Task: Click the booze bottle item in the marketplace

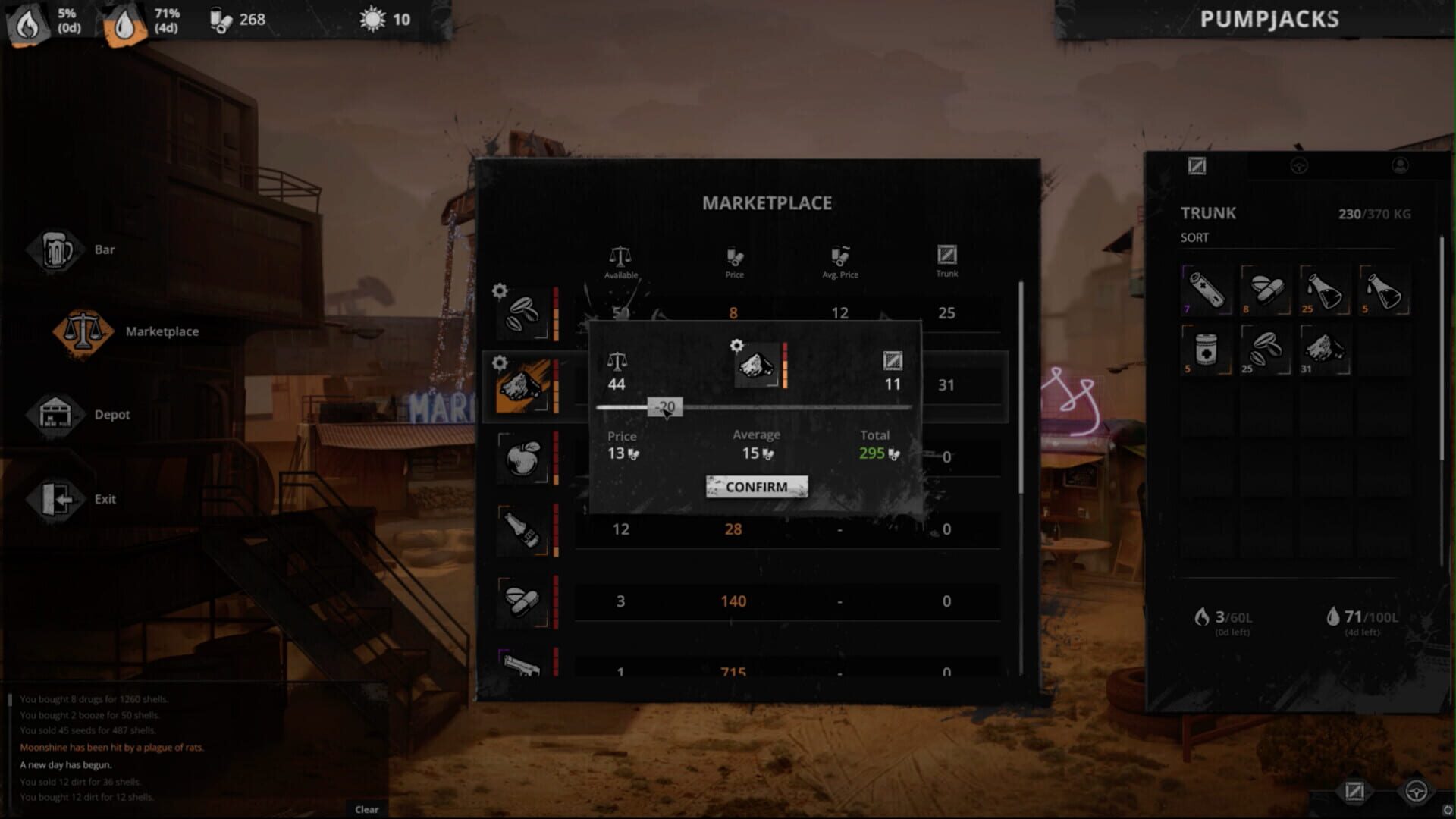Action: (520, 529)
